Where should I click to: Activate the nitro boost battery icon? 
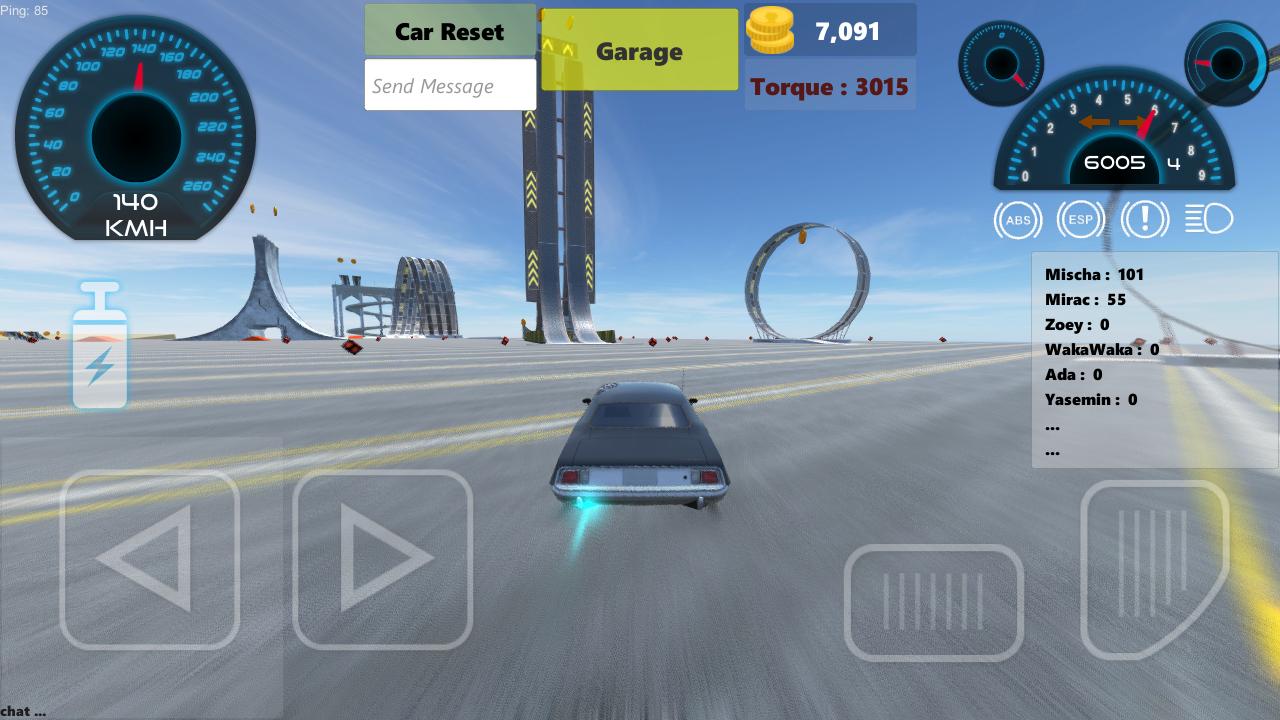click(x=99, y=345)
